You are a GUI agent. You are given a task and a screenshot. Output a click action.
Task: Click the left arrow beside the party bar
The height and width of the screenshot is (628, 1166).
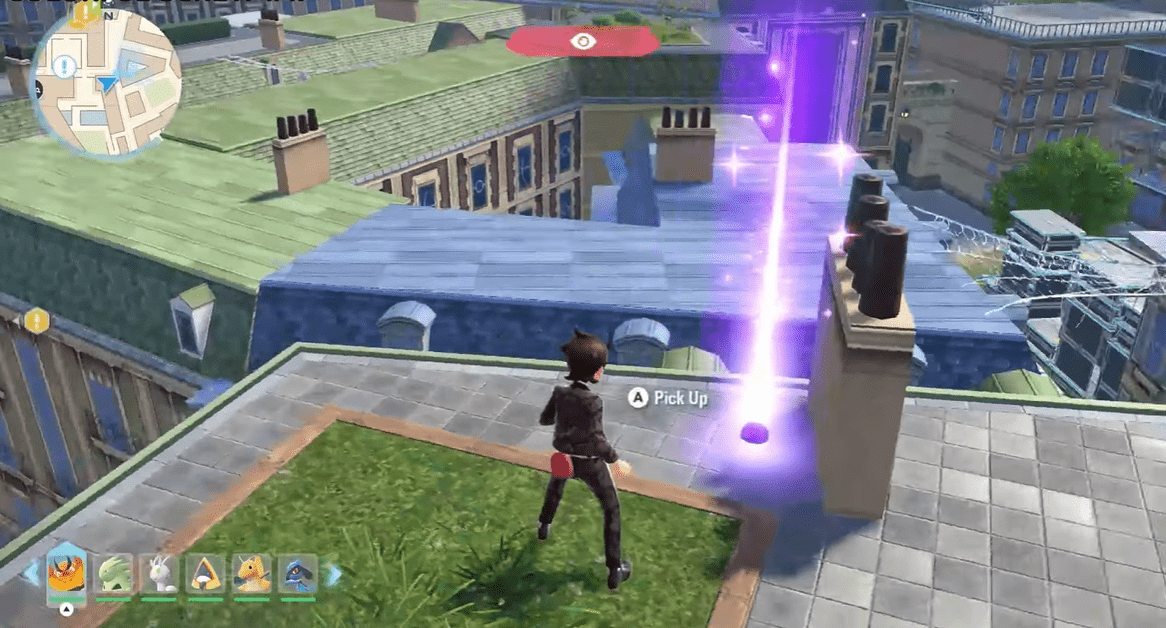[x=31, y=574]
